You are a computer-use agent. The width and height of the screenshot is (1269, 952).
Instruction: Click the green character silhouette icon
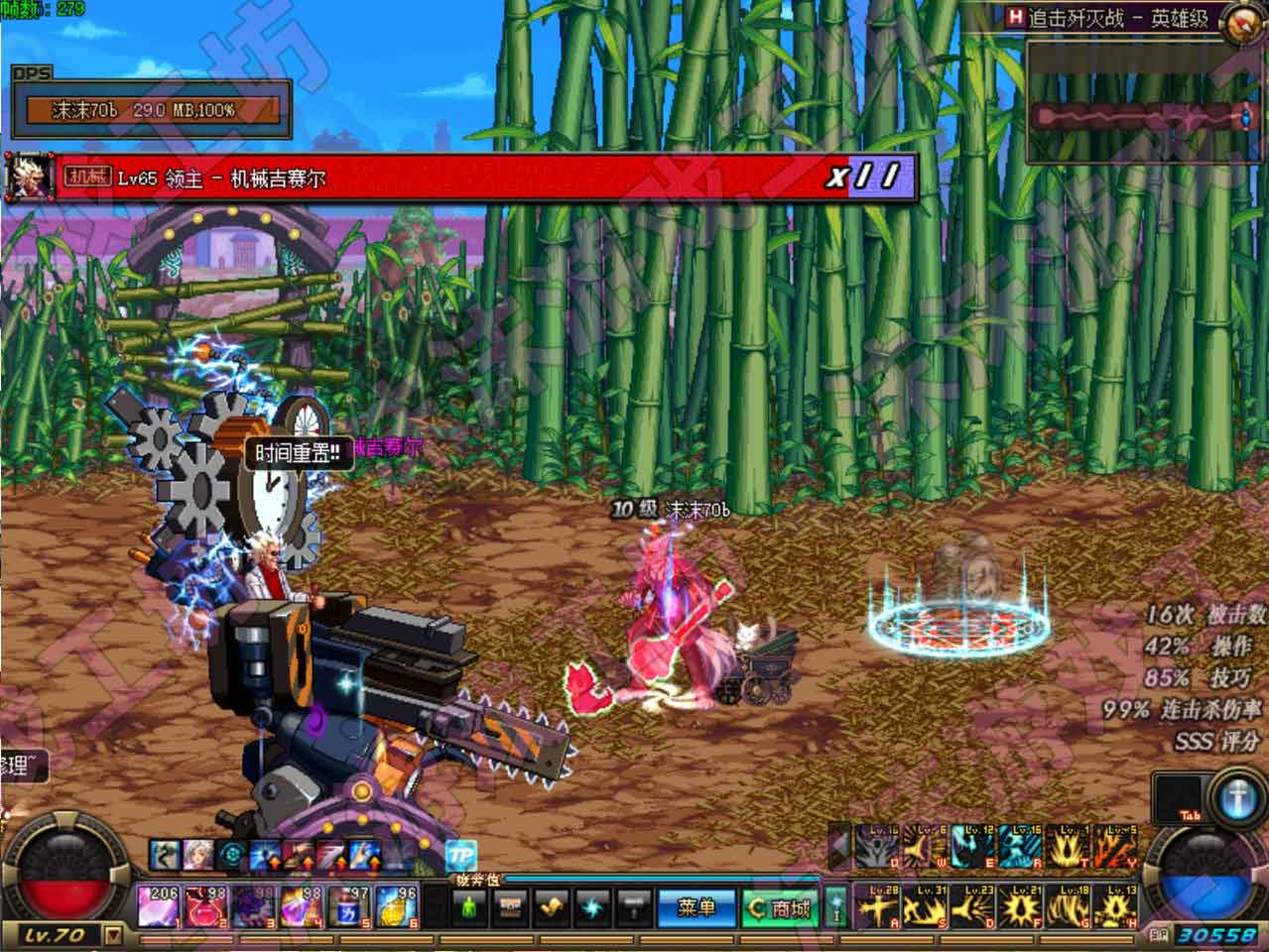click(470, 906)
